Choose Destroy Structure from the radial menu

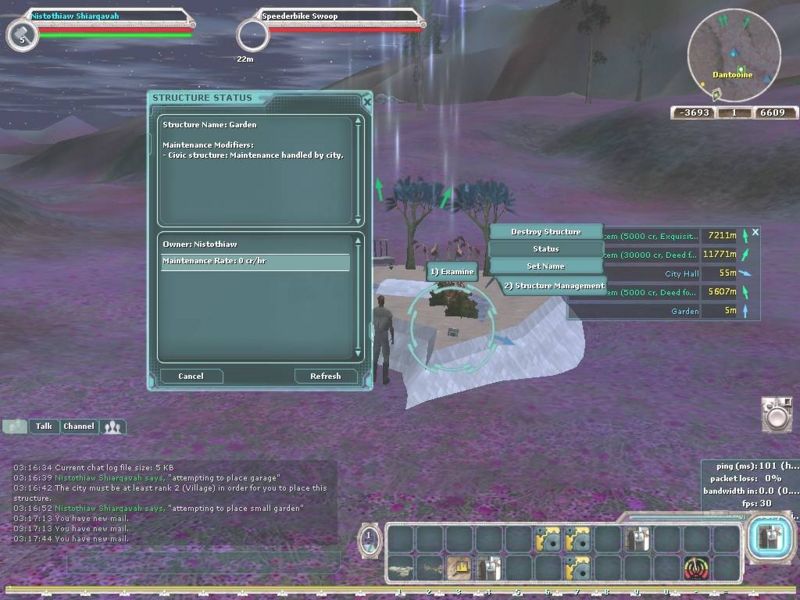[545, 232]
